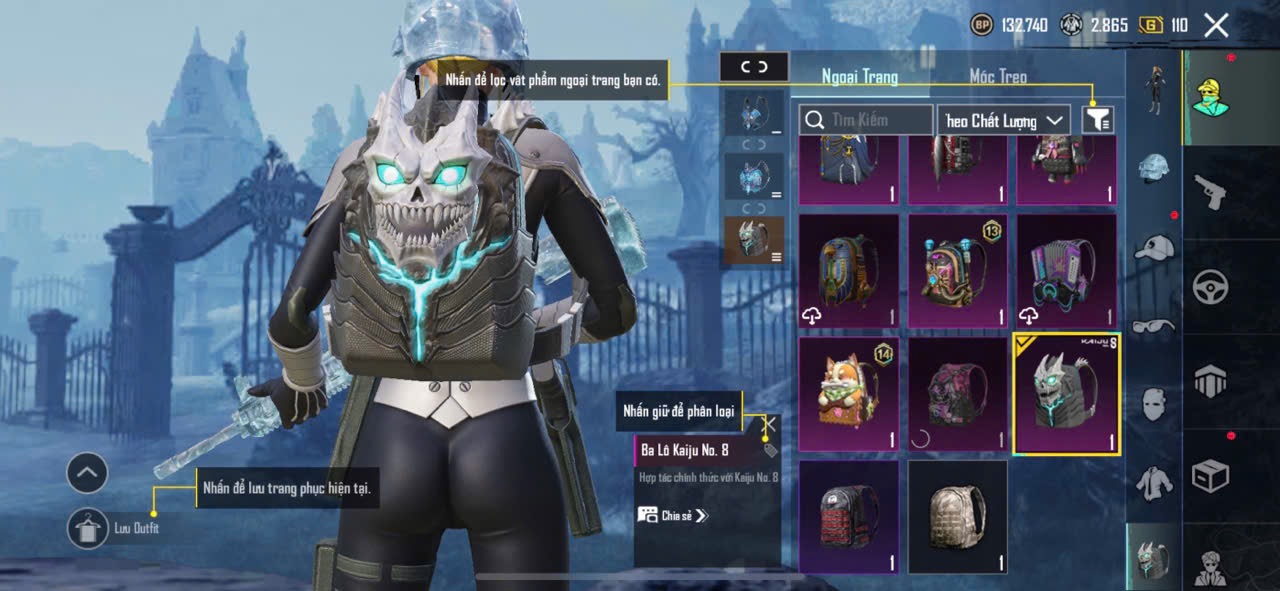
Task: Show the jacket clothing subcategory
Action: pos(1154,482)
